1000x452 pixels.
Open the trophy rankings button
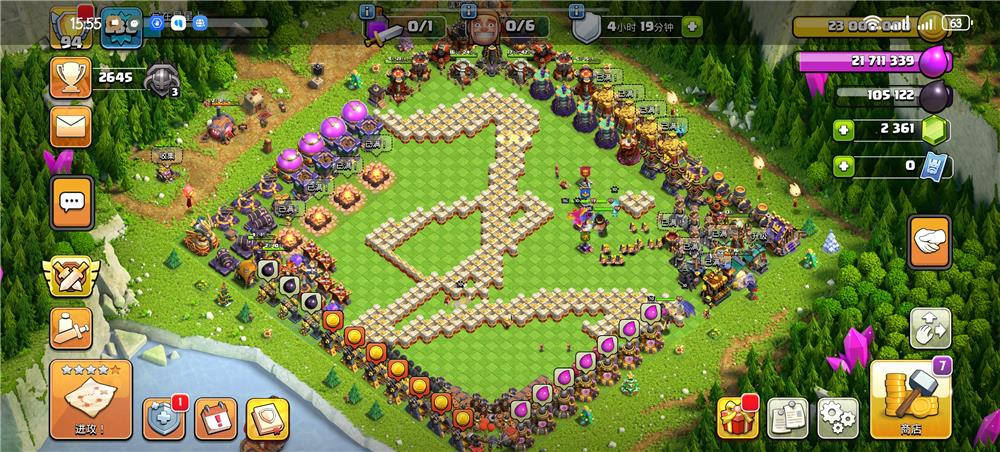(71, 76)
